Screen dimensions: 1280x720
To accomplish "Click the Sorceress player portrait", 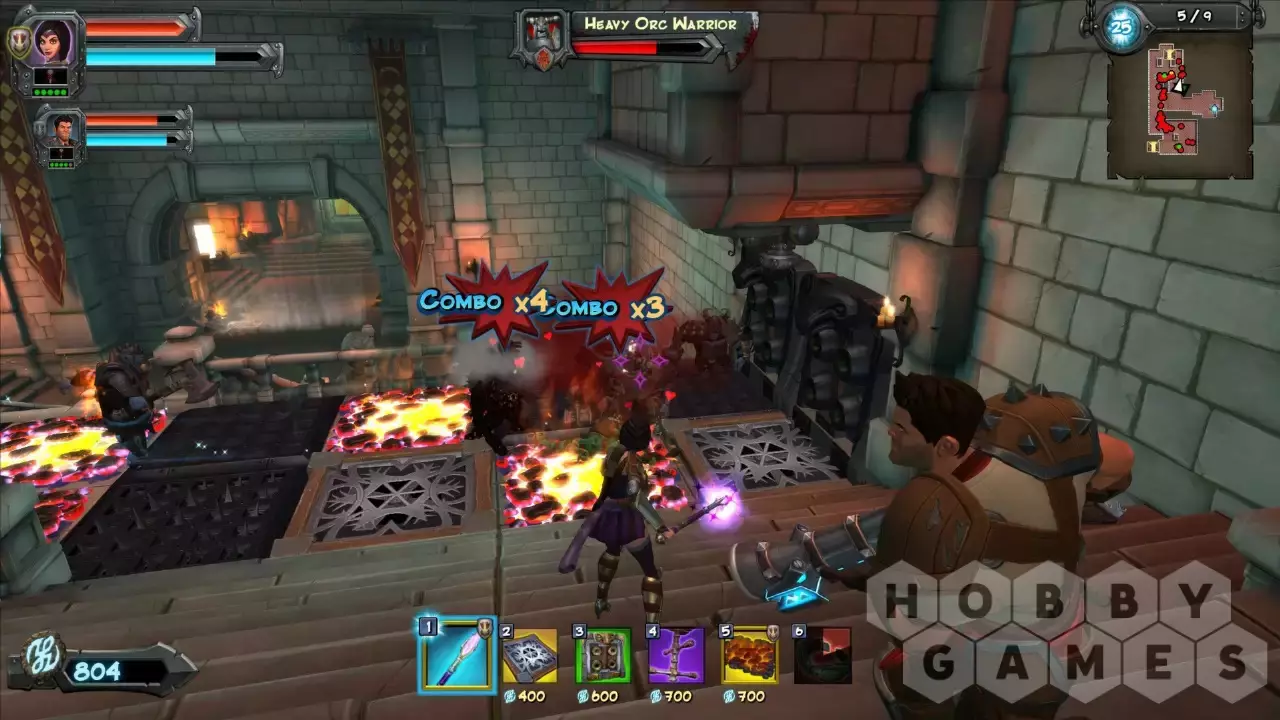I will [x=48, y=42].
